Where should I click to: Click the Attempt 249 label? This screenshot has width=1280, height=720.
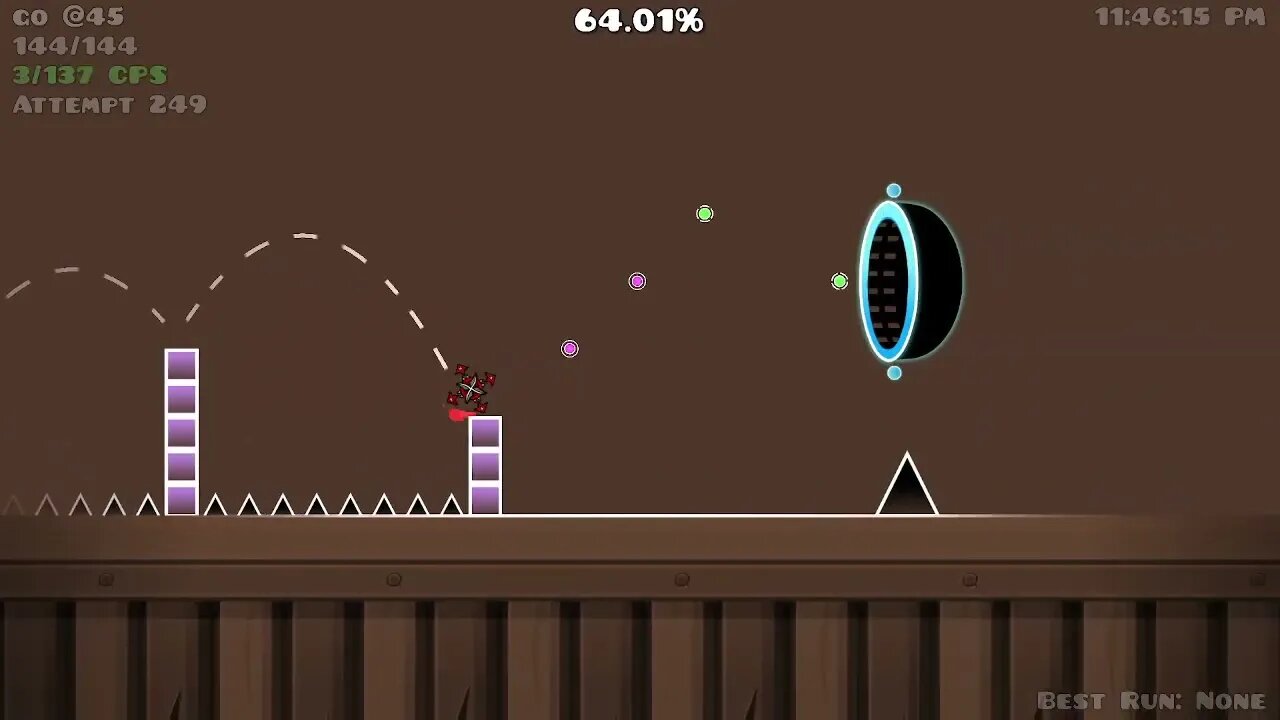coord(108,104)
